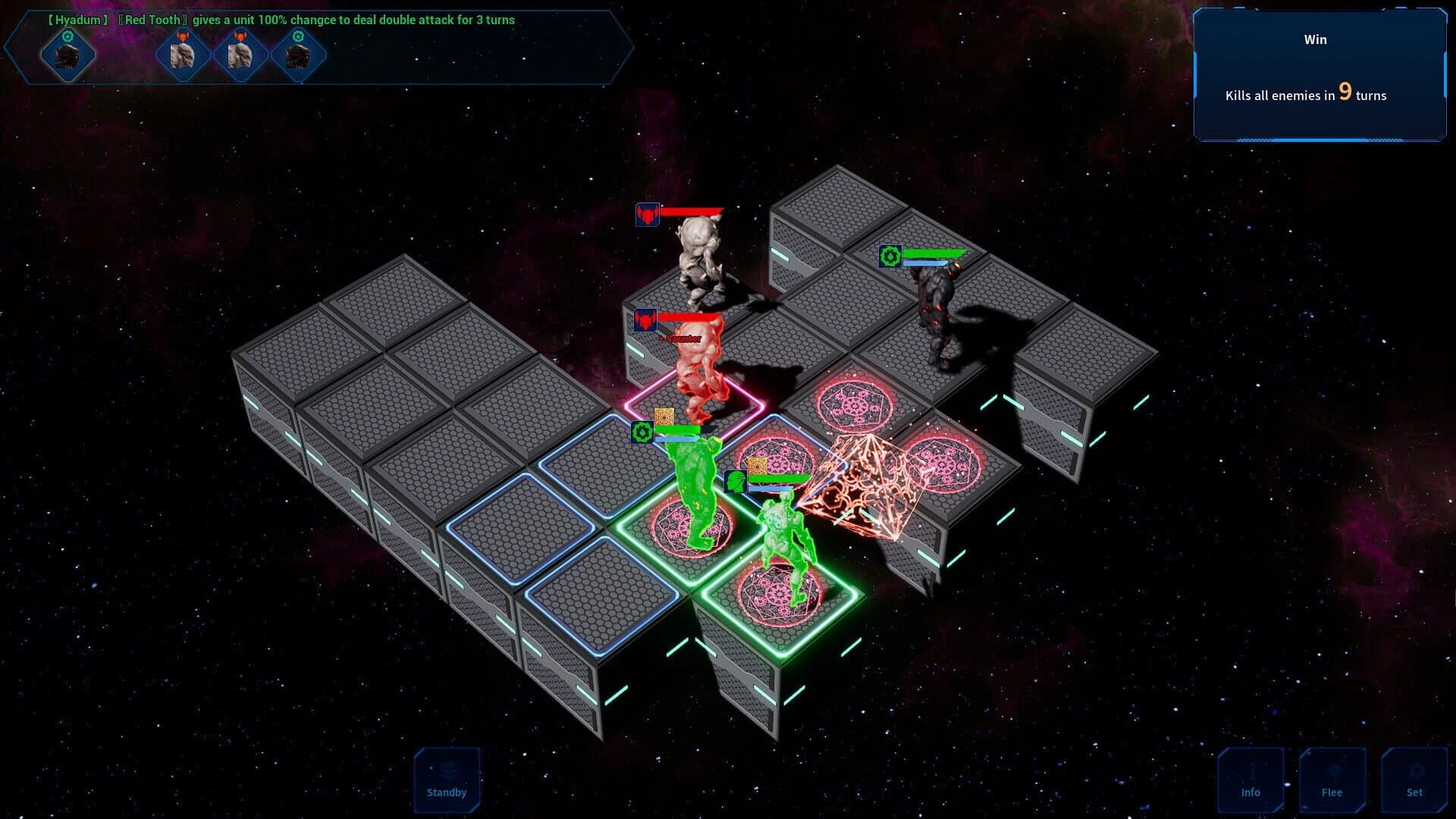Open the Info panel

1251,781
